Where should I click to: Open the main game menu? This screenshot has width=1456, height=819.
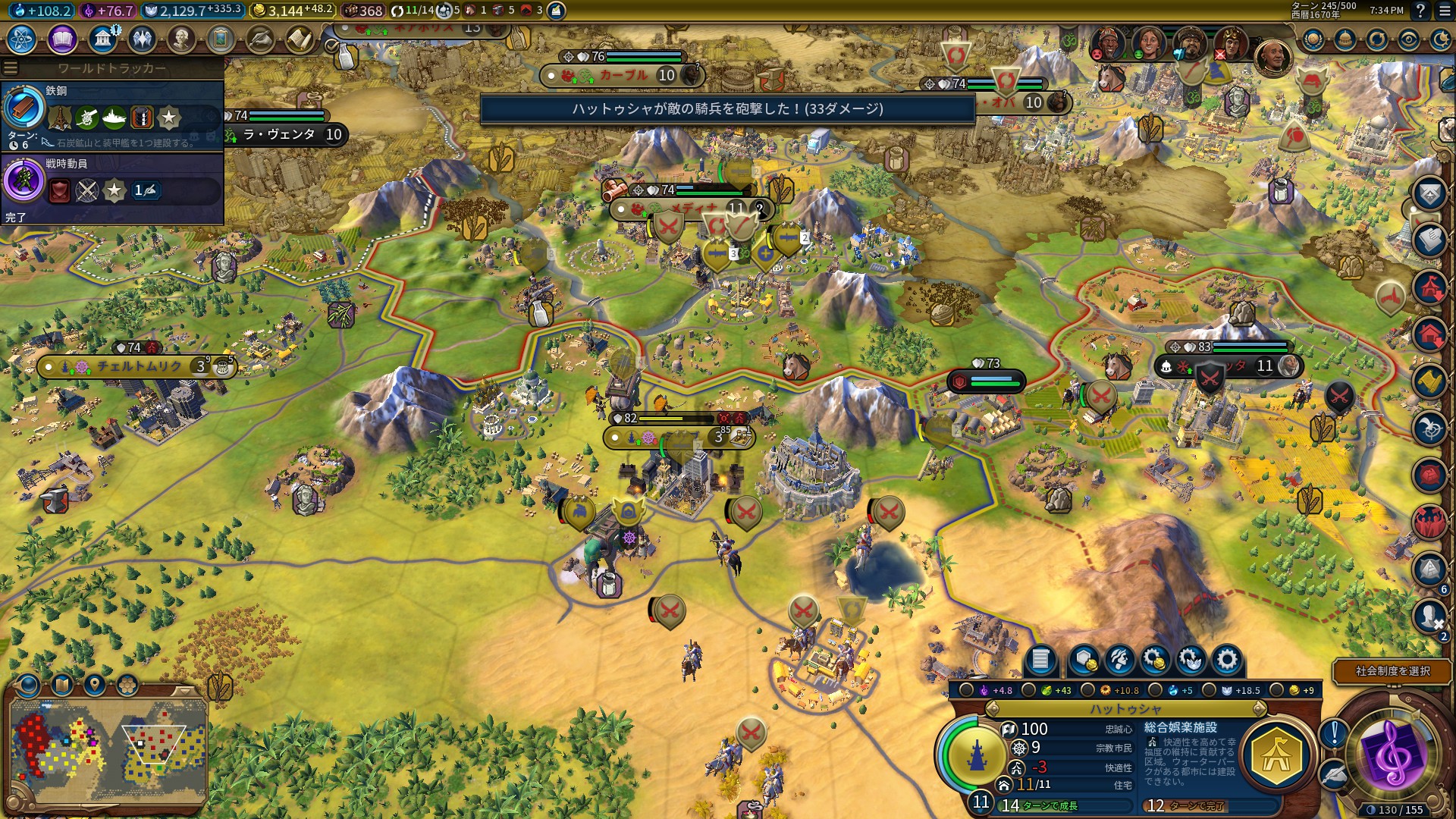click(1442, 11)
